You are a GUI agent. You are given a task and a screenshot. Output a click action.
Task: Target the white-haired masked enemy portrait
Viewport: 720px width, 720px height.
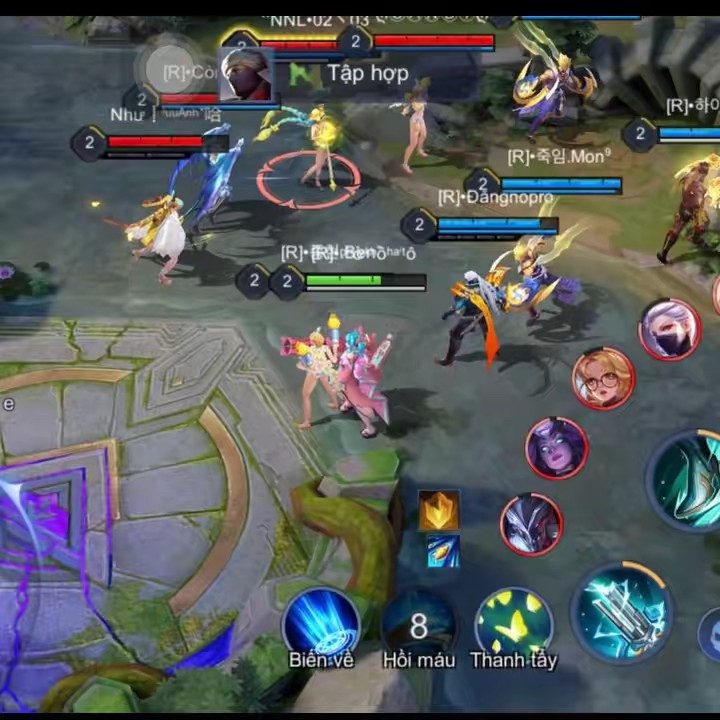pyautogui.click(x=669, y=329)
